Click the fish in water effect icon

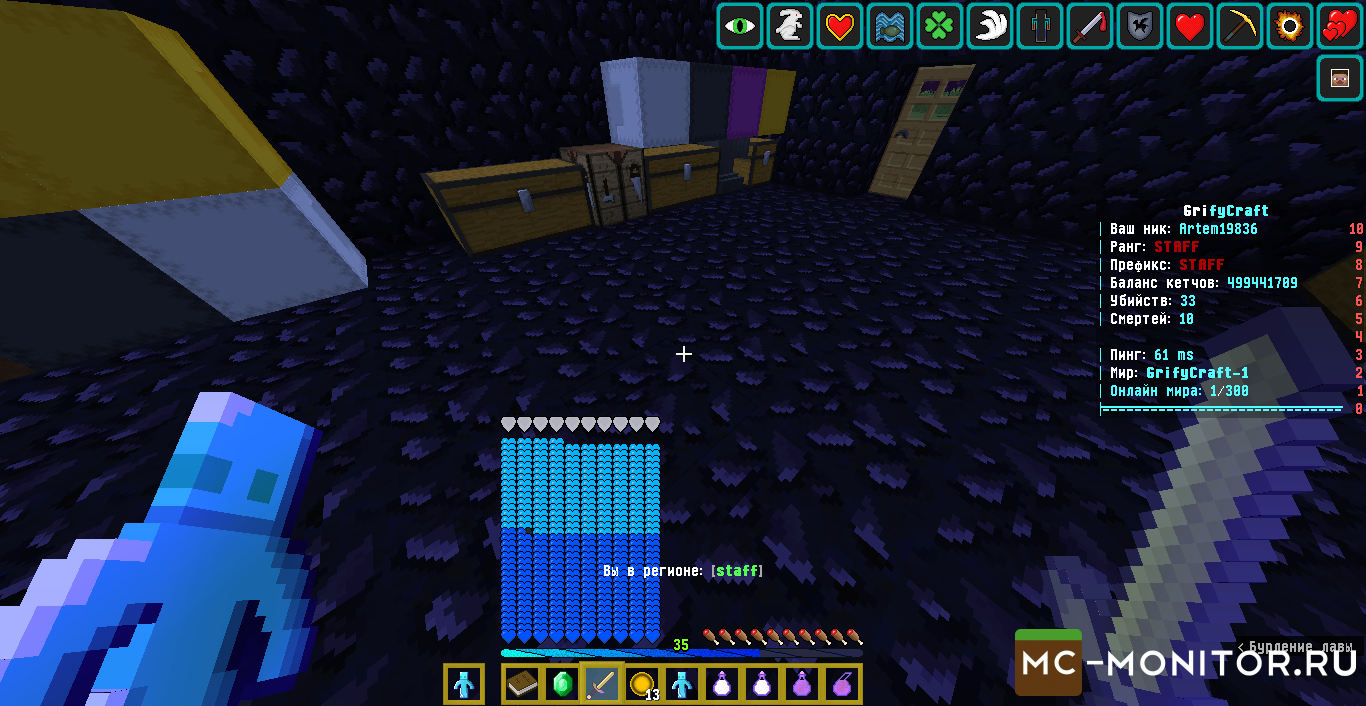pos(890,27)
